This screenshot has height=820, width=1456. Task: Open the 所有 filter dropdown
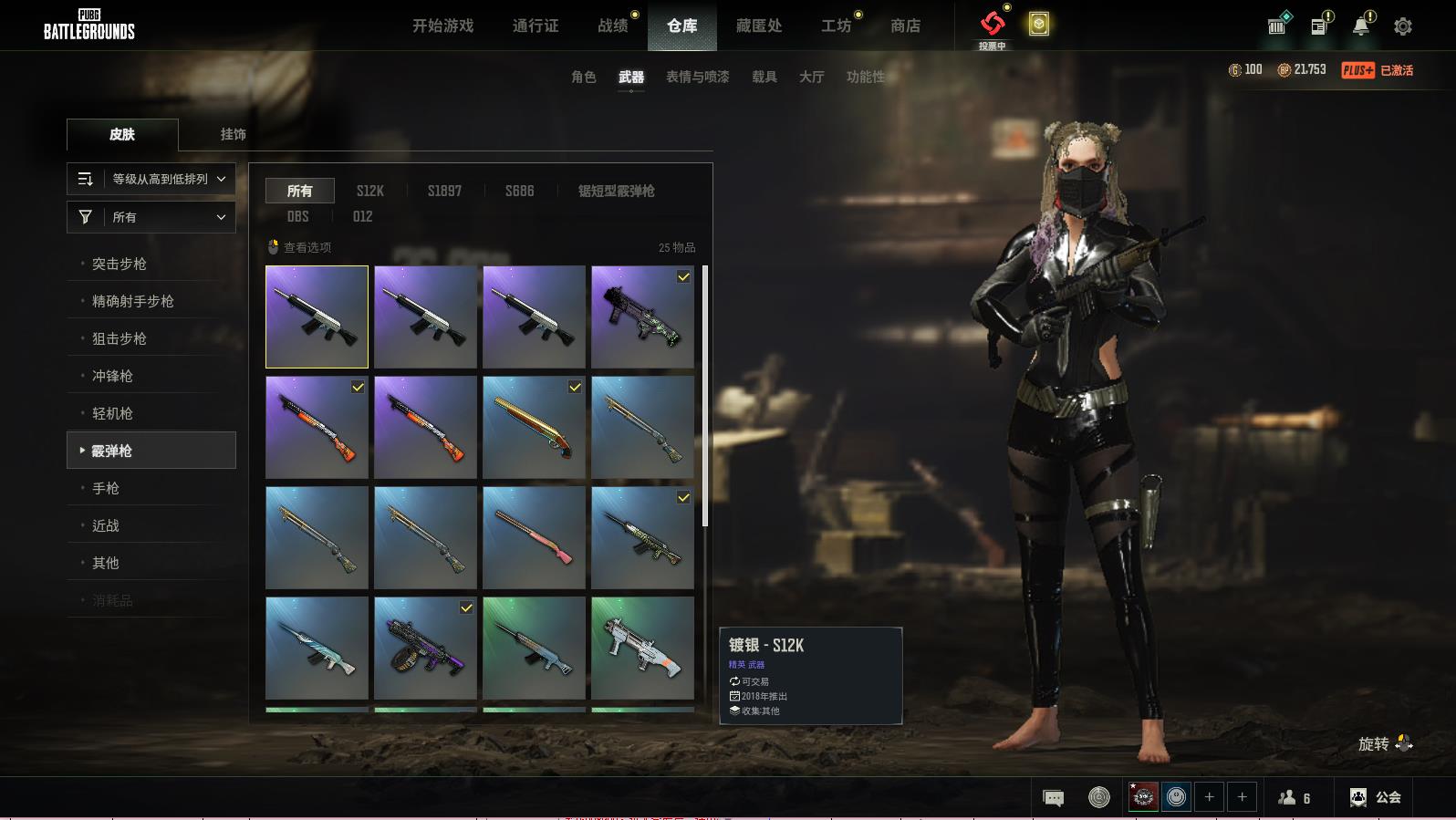[151, 217]
